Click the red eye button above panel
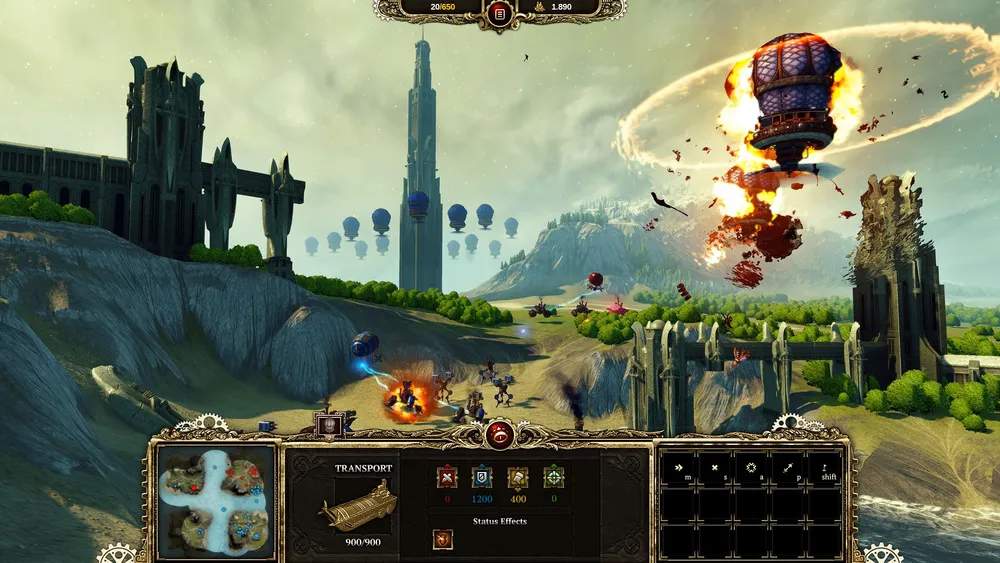Image resolution: width=1000 pixels, height=563 pixels. point(499,433)
